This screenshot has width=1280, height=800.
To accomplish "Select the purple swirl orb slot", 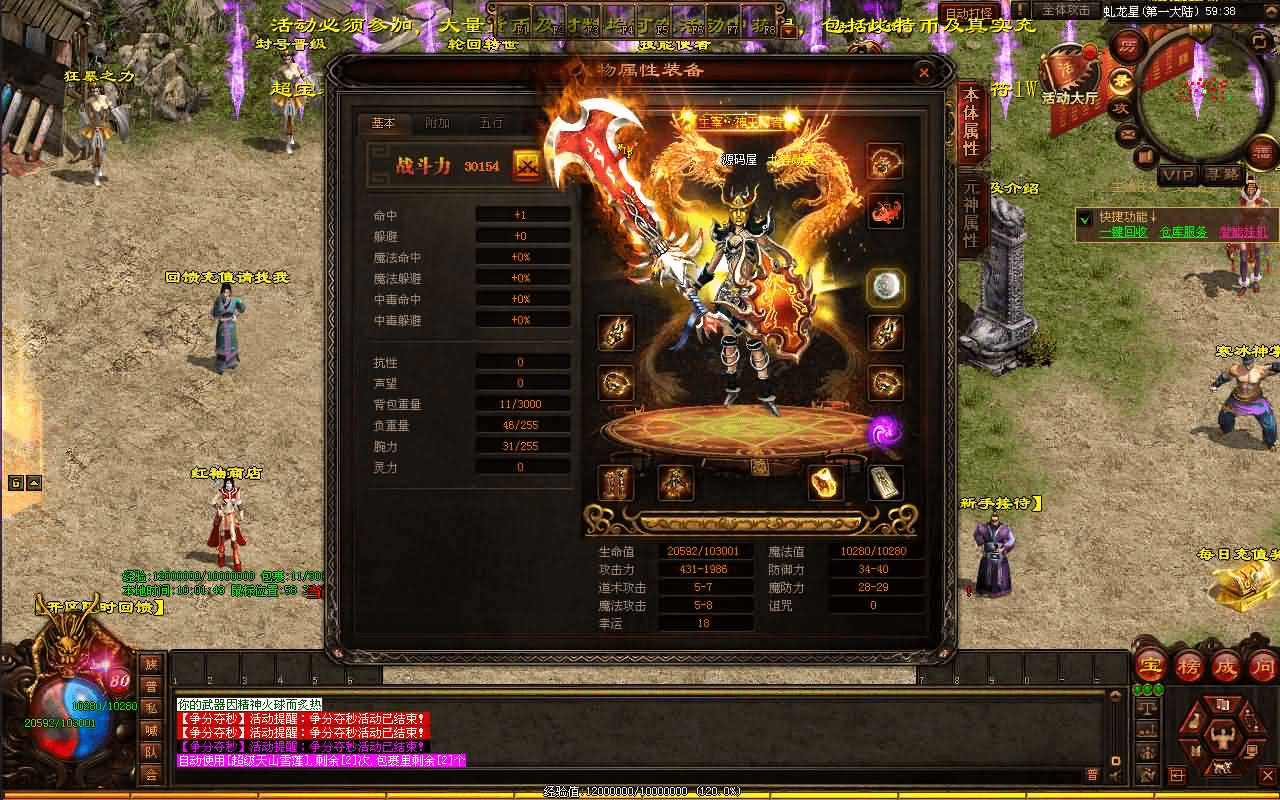I will 883,432.
